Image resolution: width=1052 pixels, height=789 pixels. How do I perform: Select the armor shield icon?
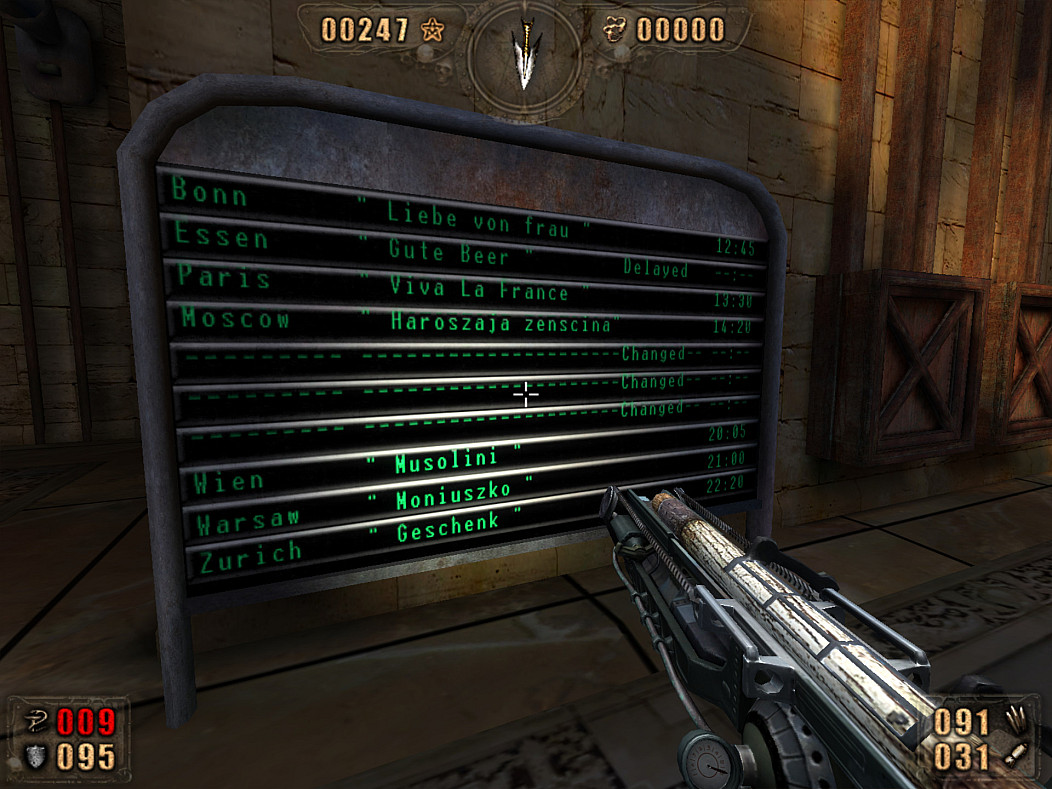tap(33, 757)
